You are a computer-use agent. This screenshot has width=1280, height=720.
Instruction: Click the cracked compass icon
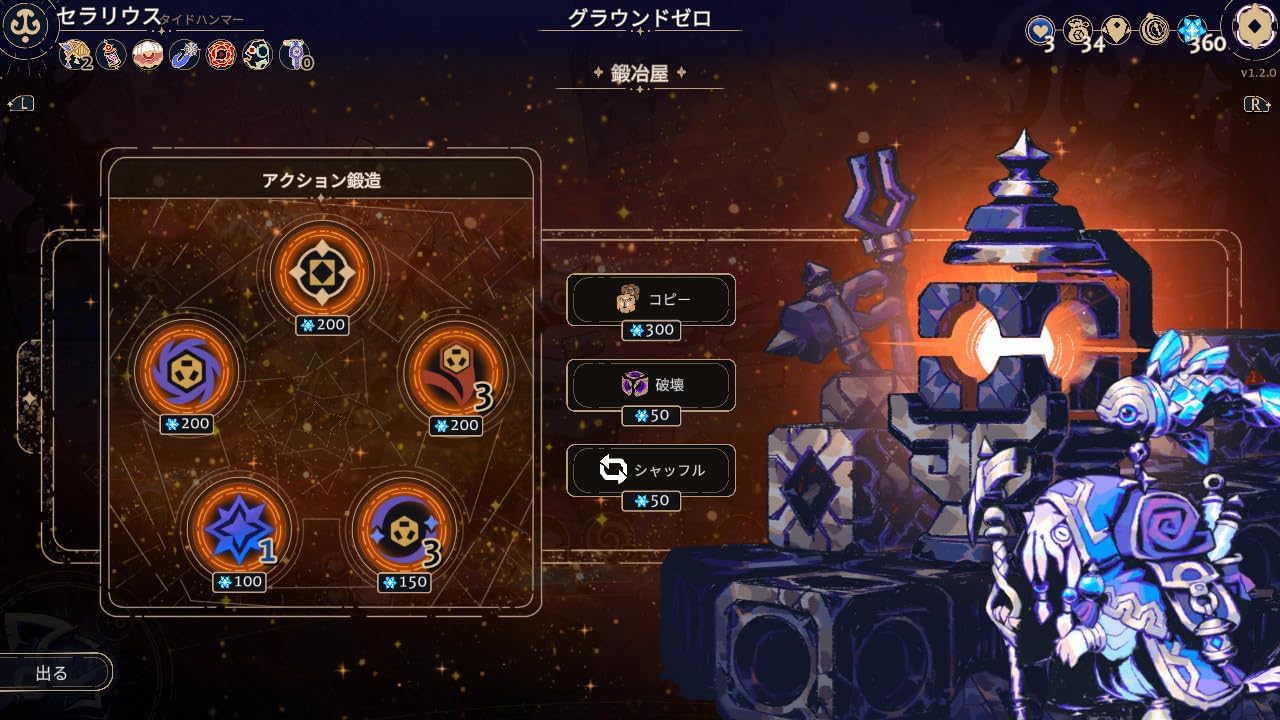tap(1154, 30)
